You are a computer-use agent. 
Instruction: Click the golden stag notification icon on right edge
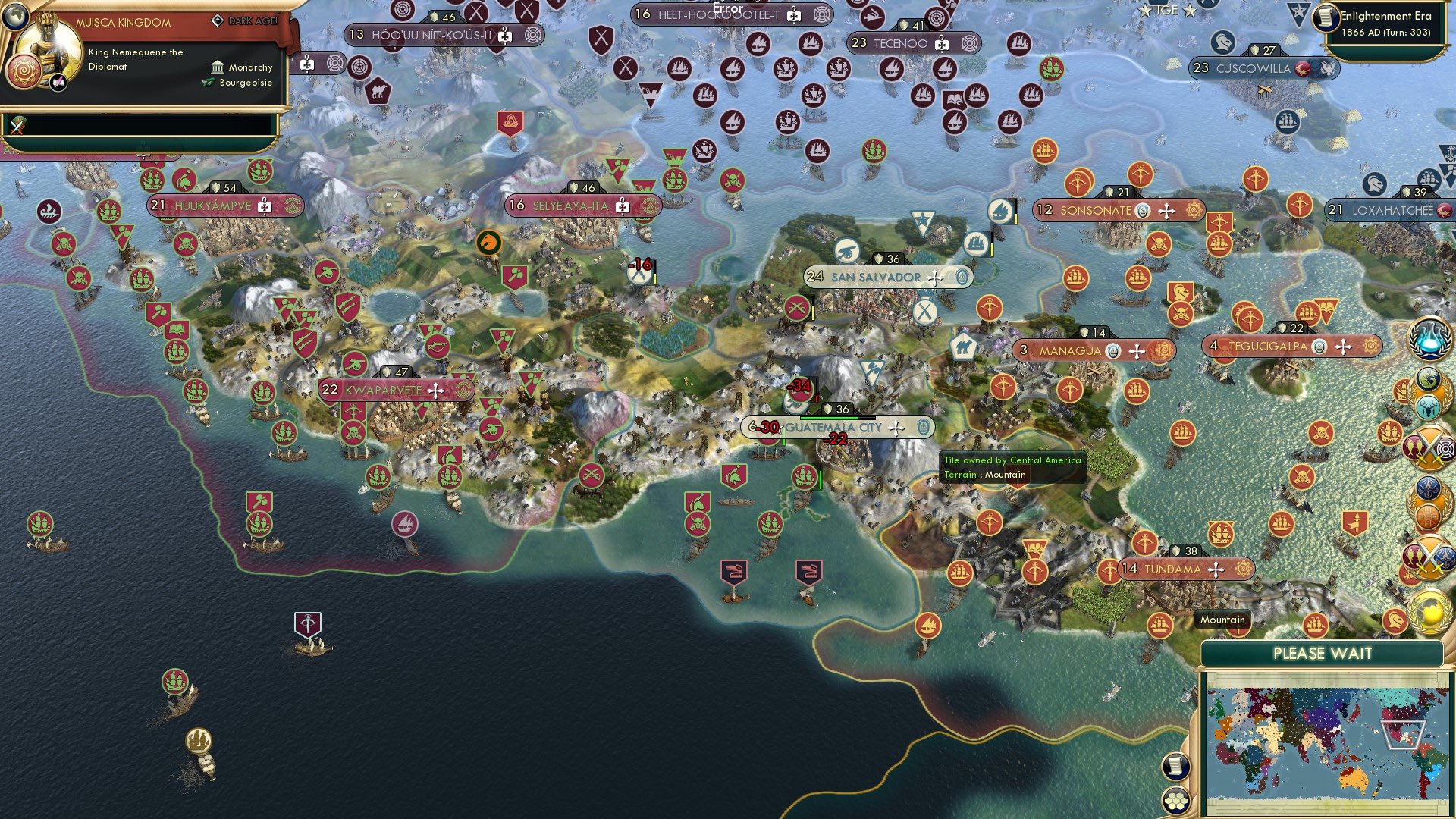[x=1429, y=408]
